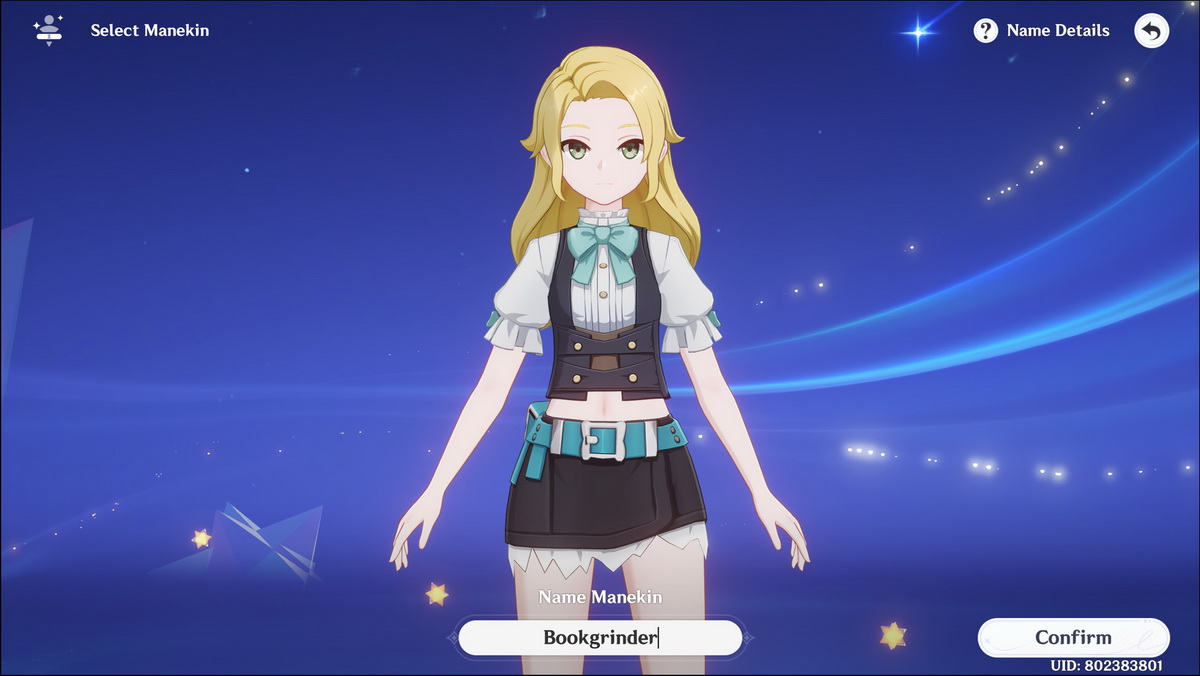The height and width of the screenshot is (676, 1200).
Task: Go back with the return arrow button
Action: 1151,31
